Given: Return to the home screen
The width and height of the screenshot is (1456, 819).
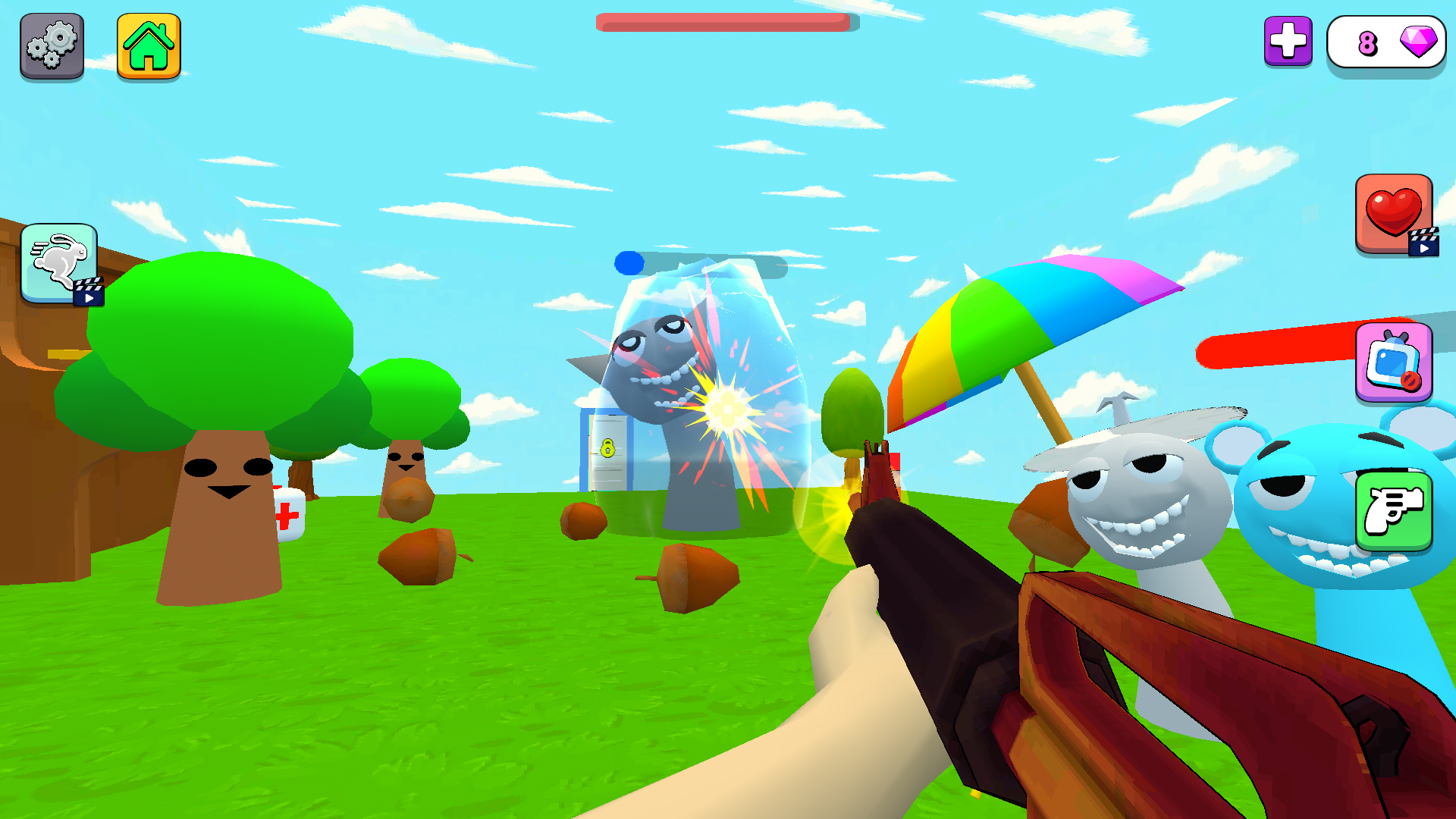Looking at the screenshot, I should pyautogui.click(x=149, y=45).
